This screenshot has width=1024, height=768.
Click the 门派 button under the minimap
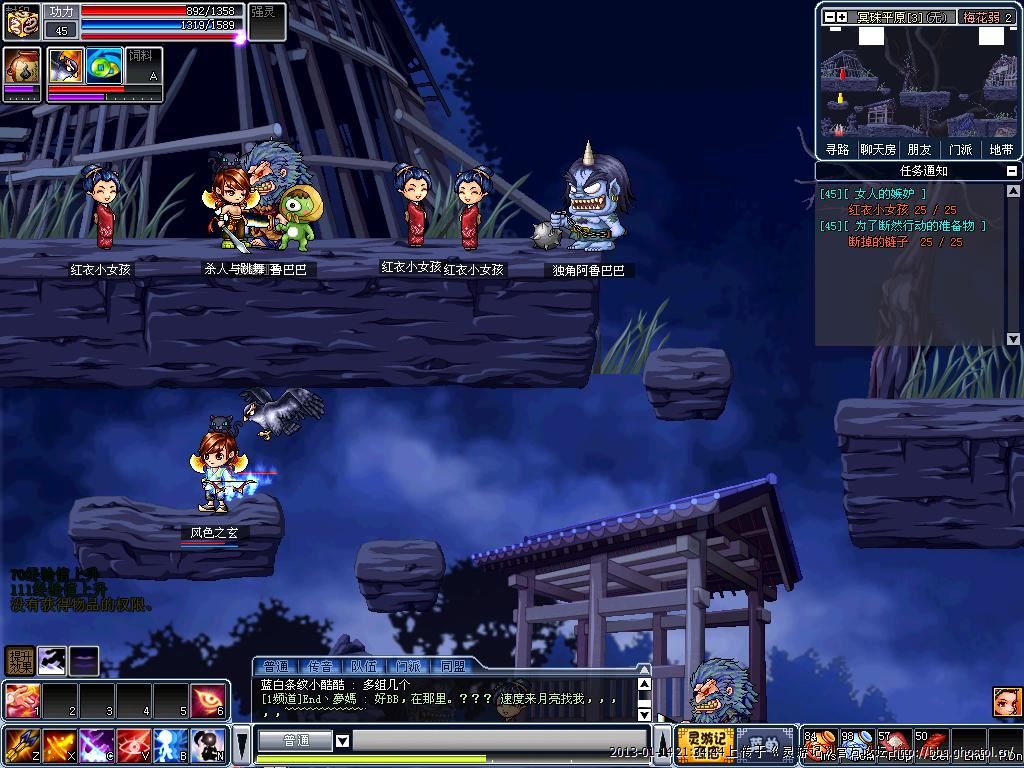[960, 149]
